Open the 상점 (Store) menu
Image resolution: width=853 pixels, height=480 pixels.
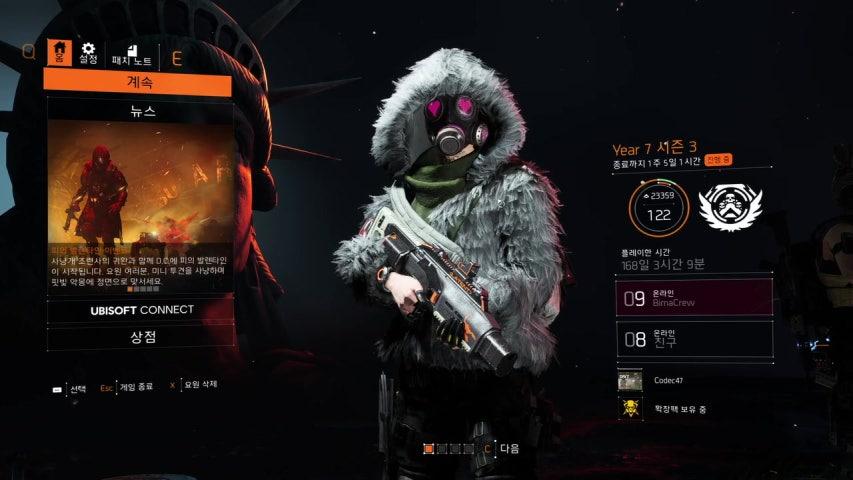(139, 337)
